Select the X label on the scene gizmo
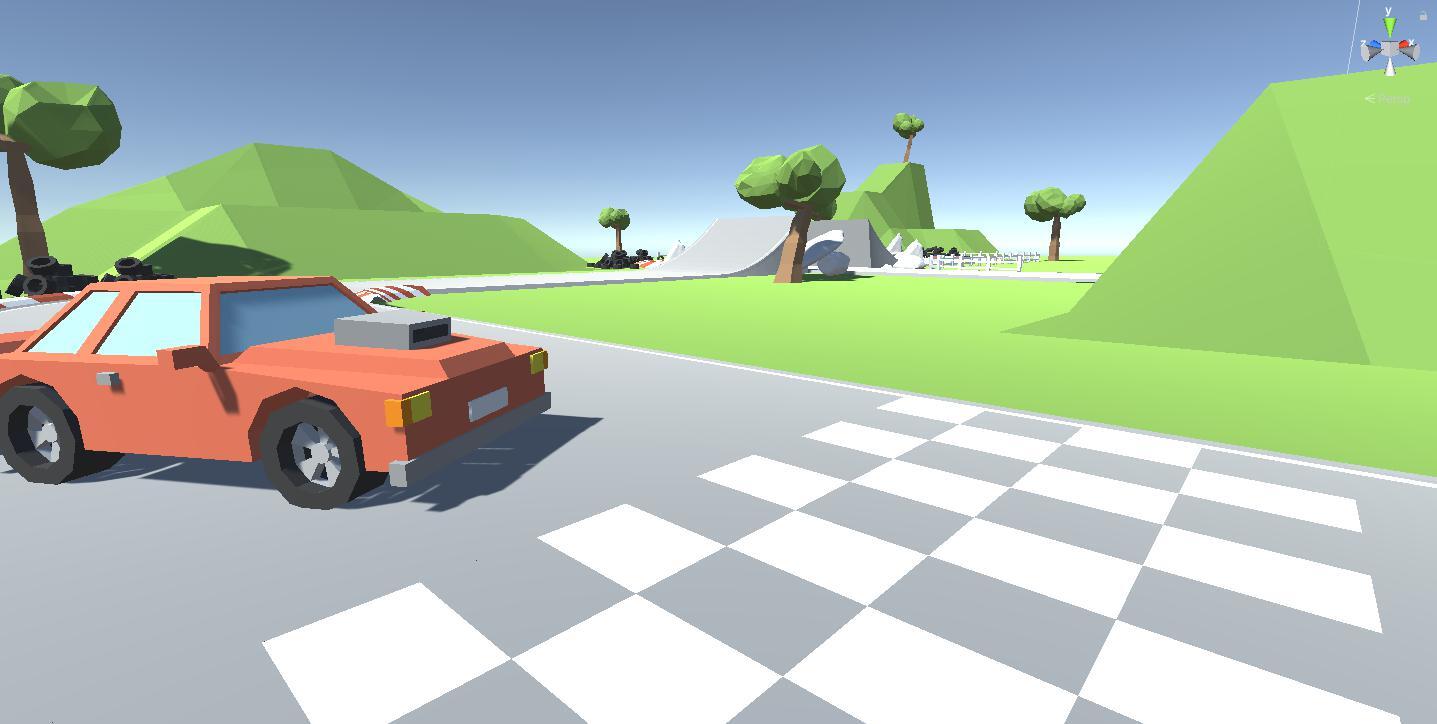 pyautogui.click(x=1411, y=43)
